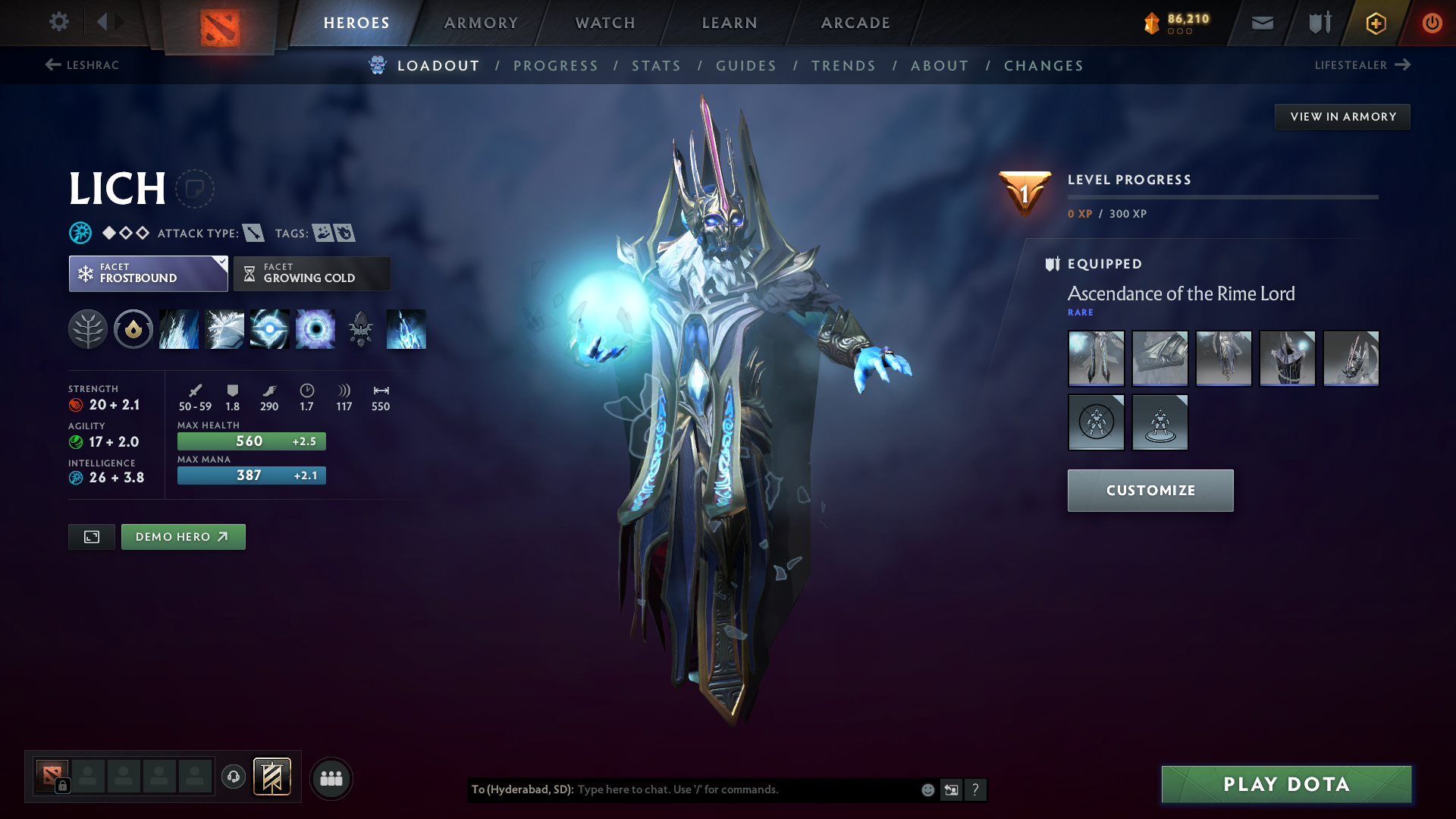The width and height of the screenshot is (1456, 819).
Task: Select the Growing Cold facet
Action: pos(312,274)
